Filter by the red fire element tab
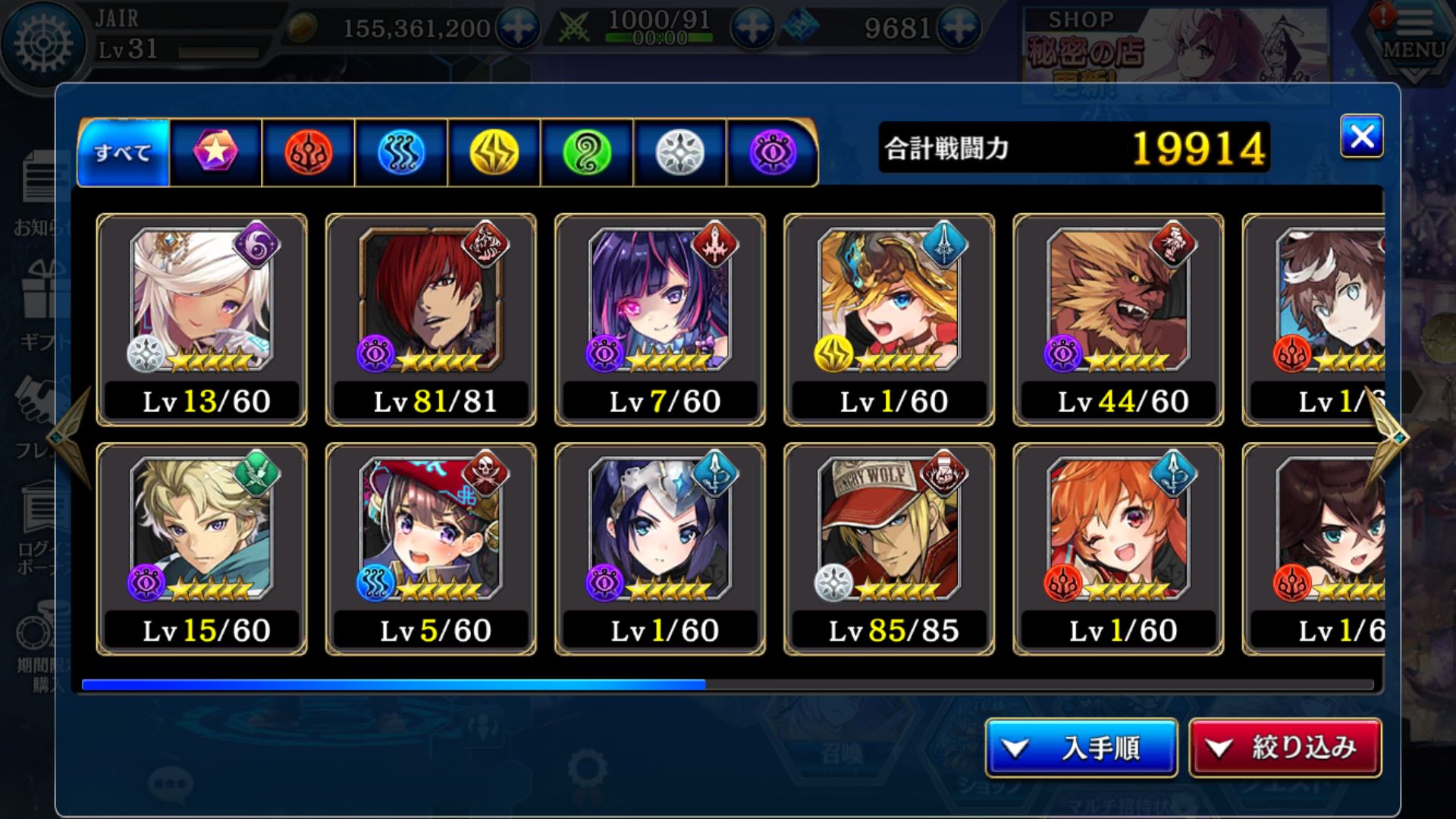 pyautogui.click(x=308, y=152)
